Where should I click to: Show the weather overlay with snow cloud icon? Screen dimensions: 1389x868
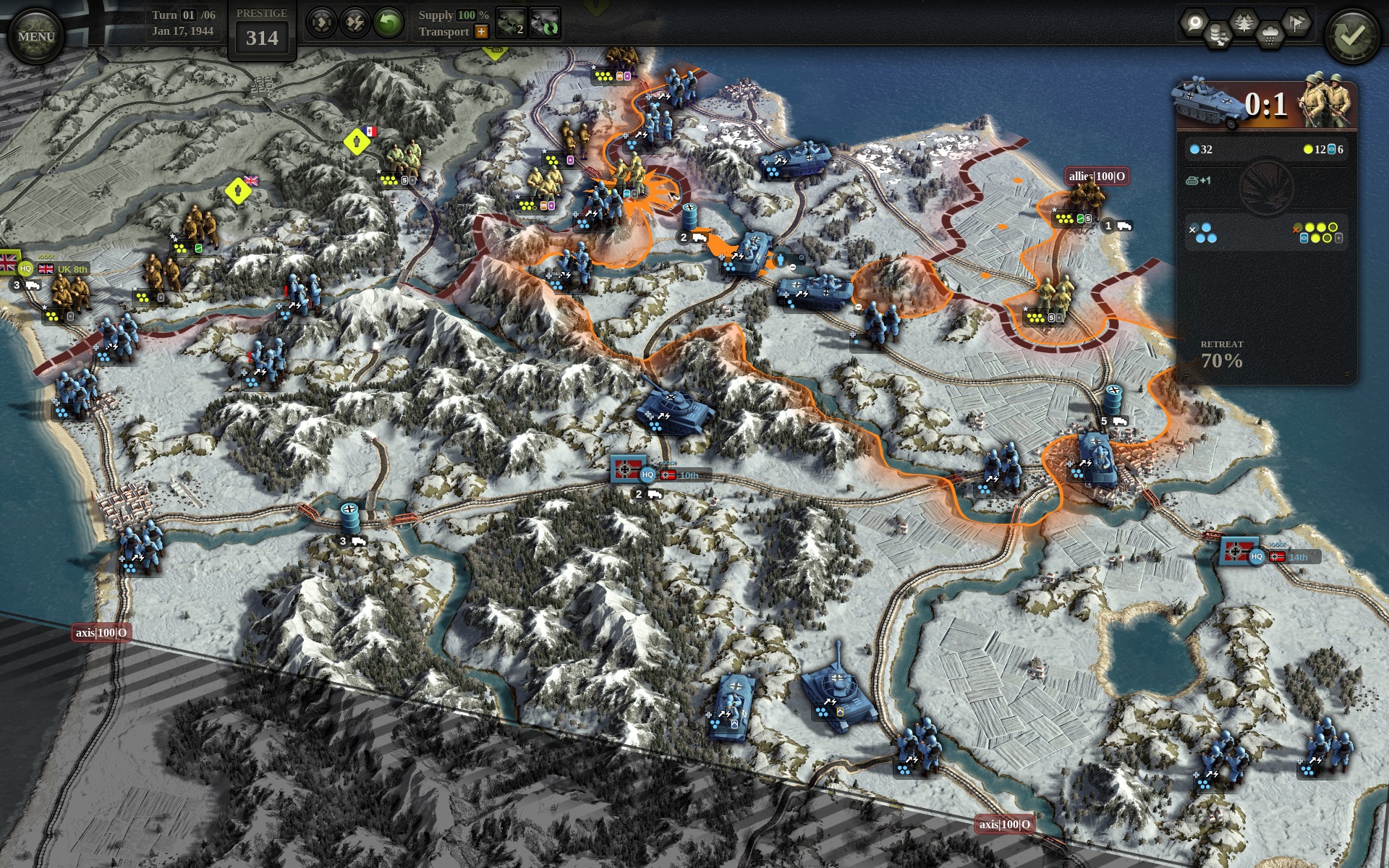tap(1270, 35)
